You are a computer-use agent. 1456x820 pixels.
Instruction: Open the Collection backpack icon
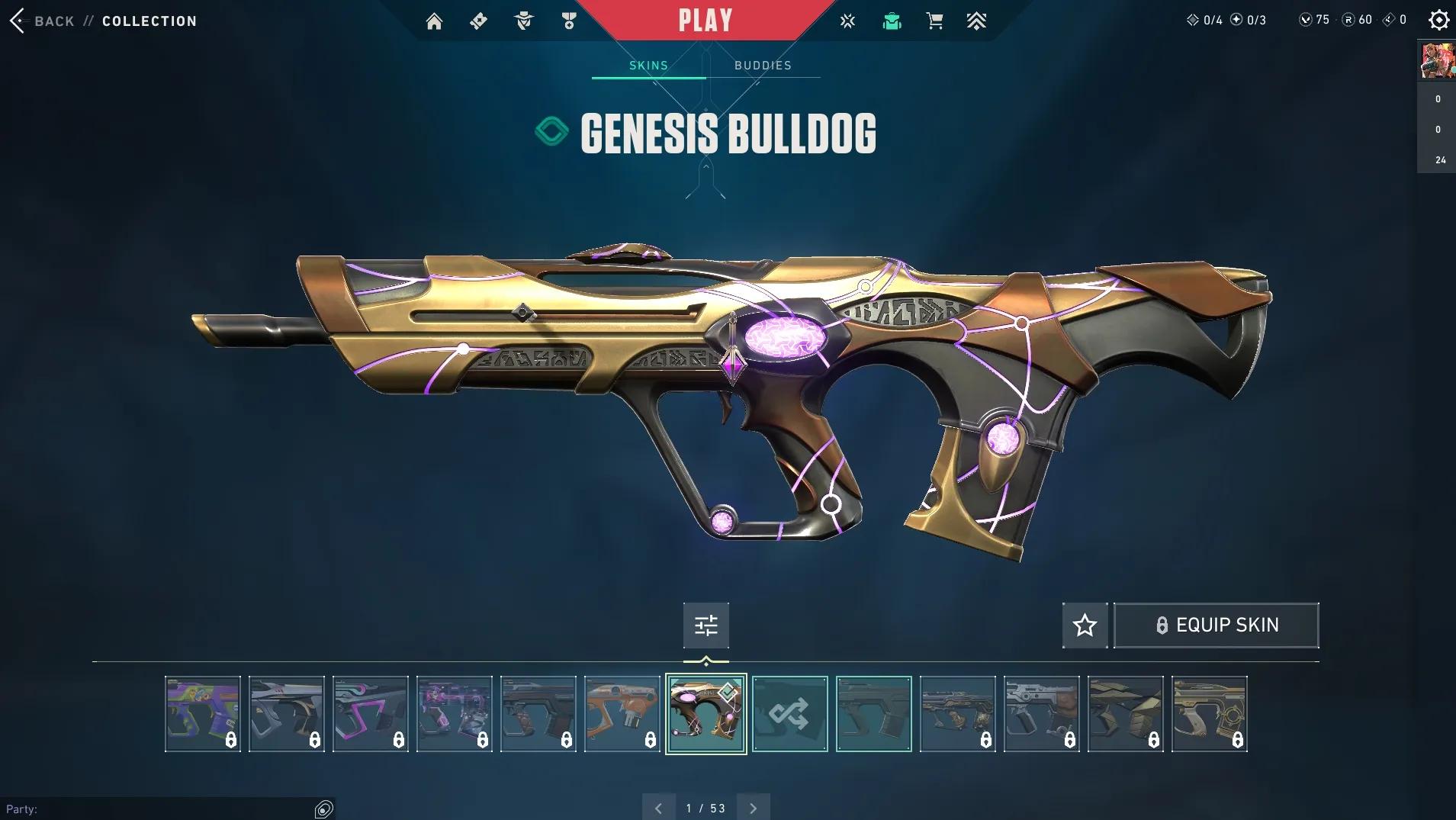coord(892,21)
